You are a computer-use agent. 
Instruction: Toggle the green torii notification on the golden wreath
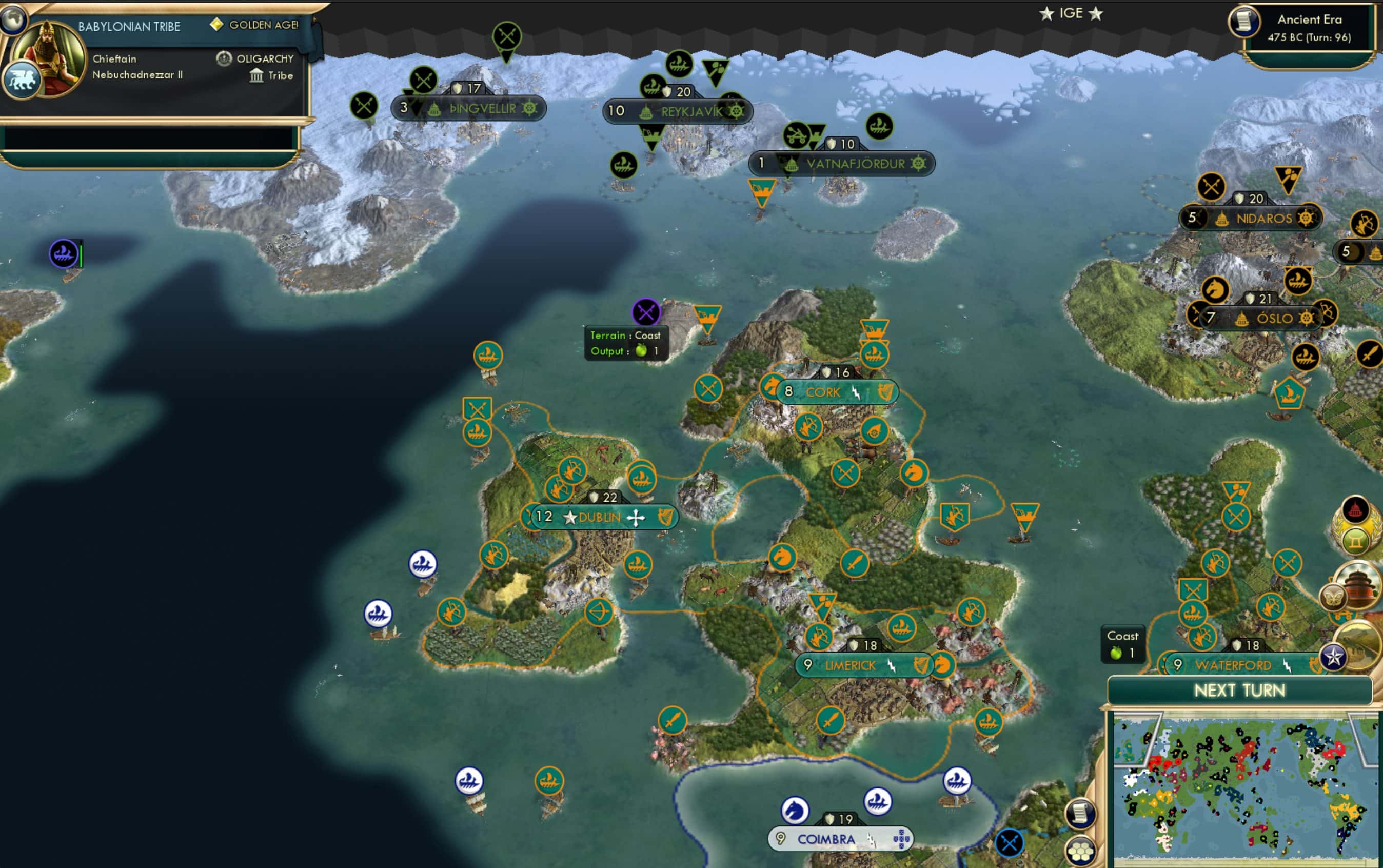click(x=1355, y=541)
